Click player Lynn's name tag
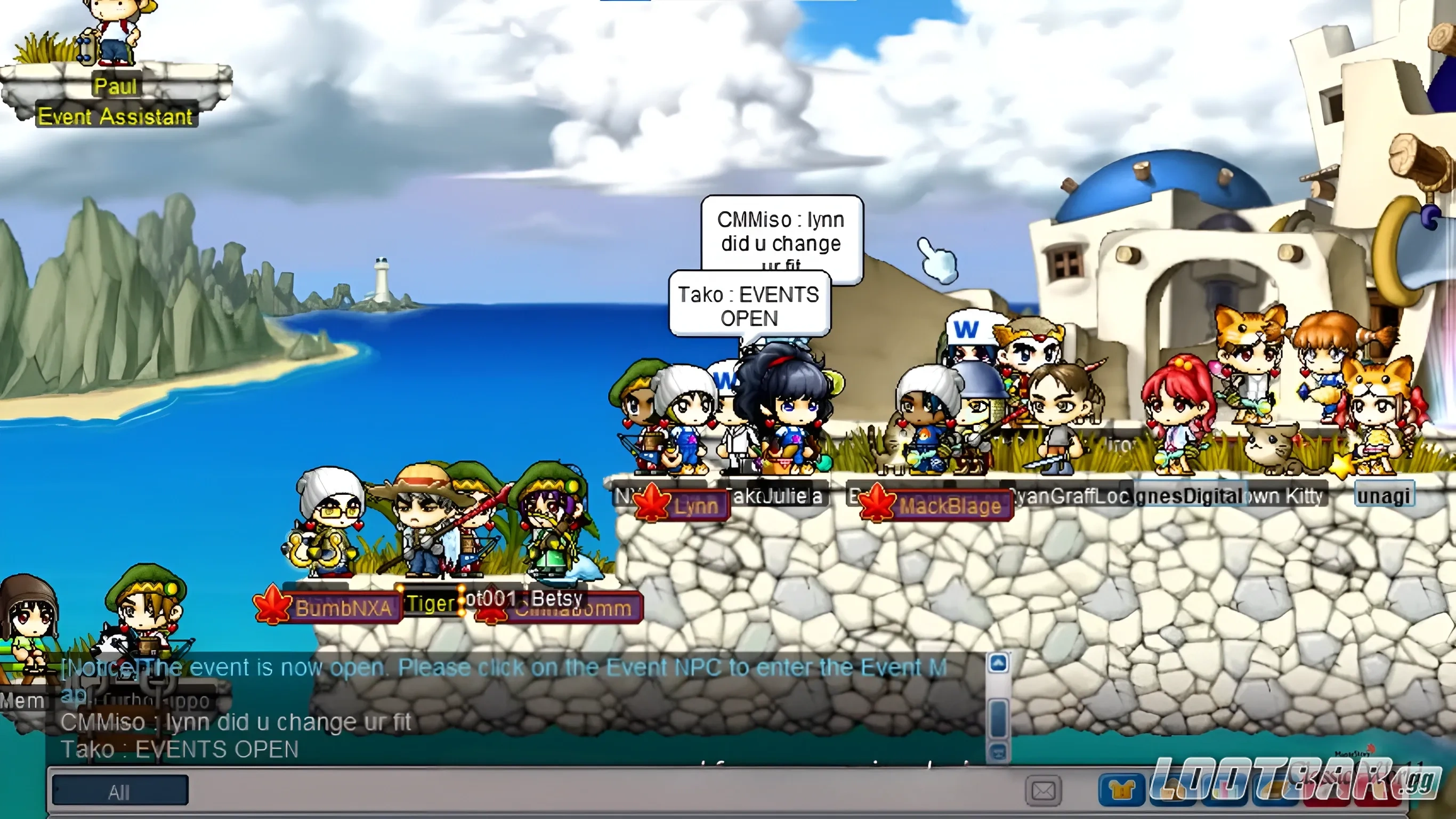This screenshot has height=819, width=1456. pos(697,506)
